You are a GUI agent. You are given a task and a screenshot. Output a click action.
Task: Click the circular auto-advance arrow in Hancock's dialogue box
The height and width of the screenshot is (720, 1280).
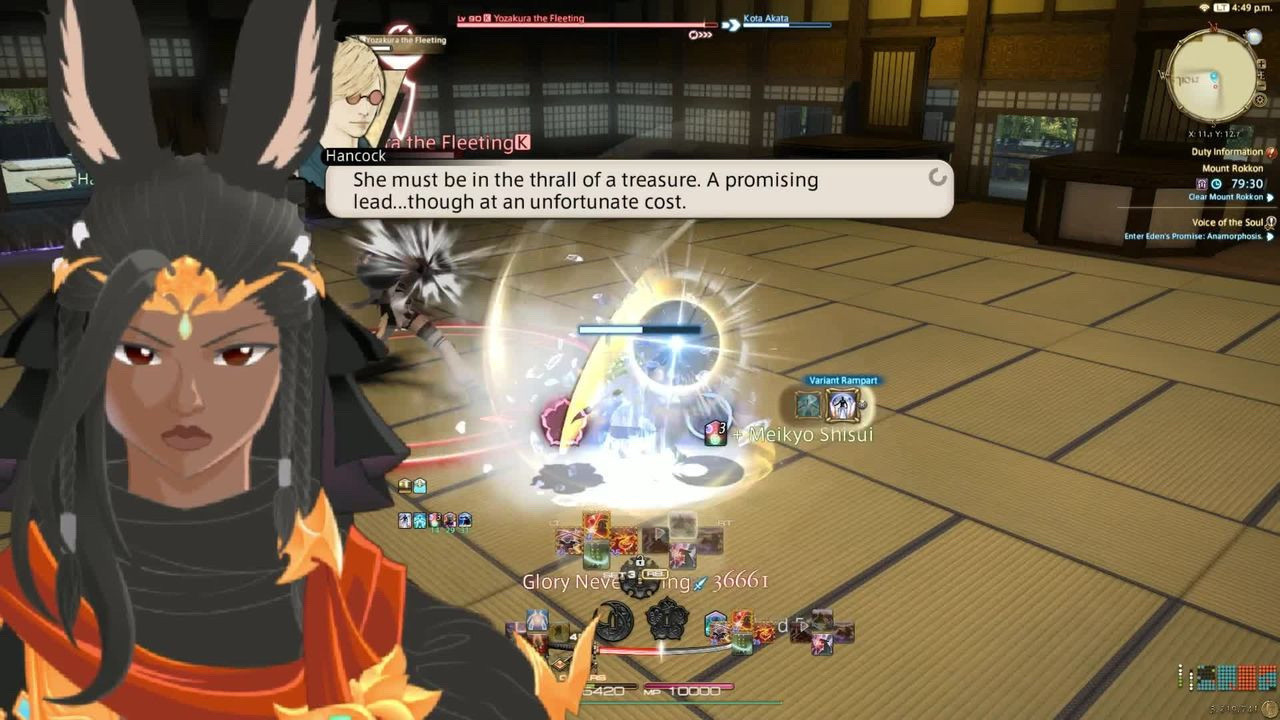tap(937, 179)
